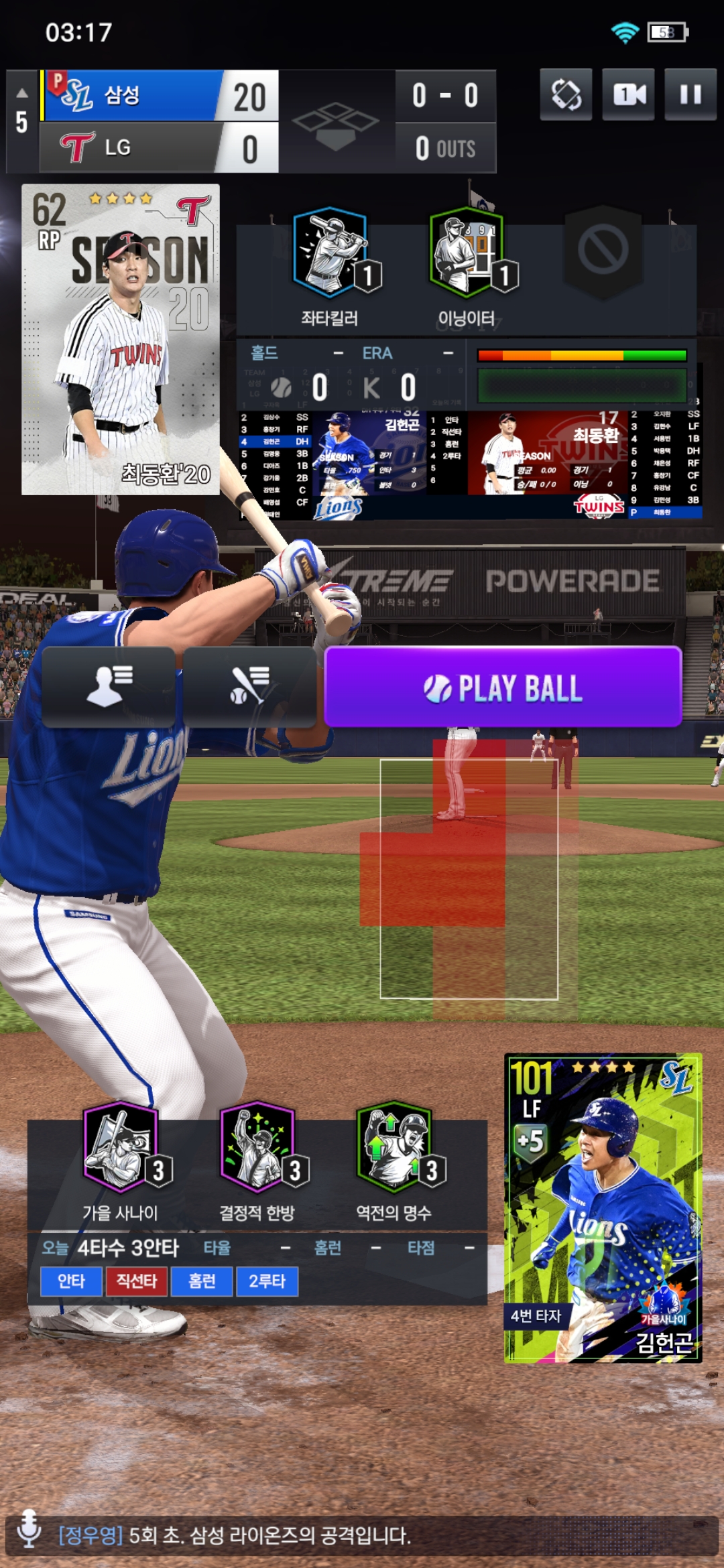
Task: Switch the camera view
Action: click(628, 95)
